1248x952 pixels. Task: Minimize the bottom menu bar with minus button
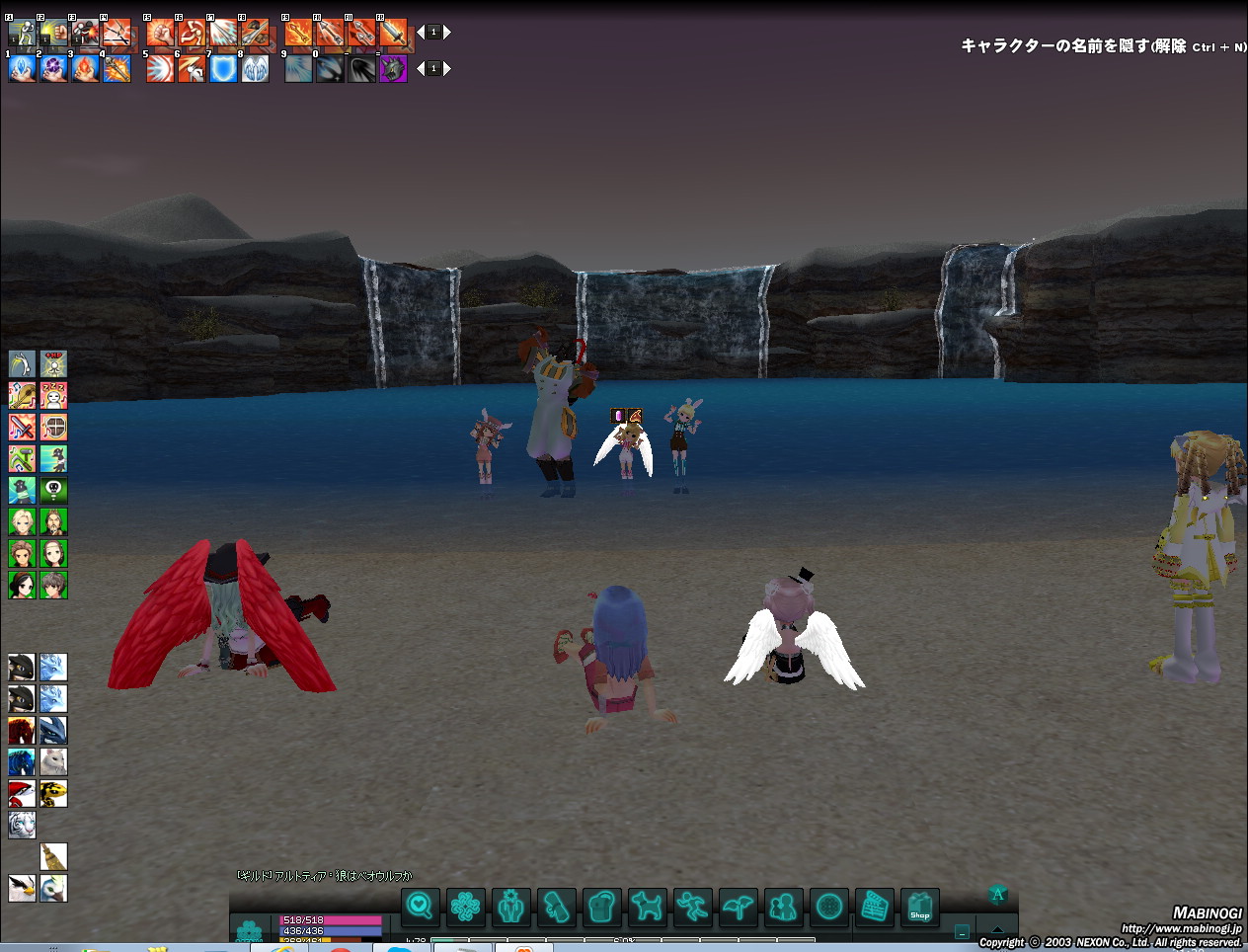click(962, 930)
